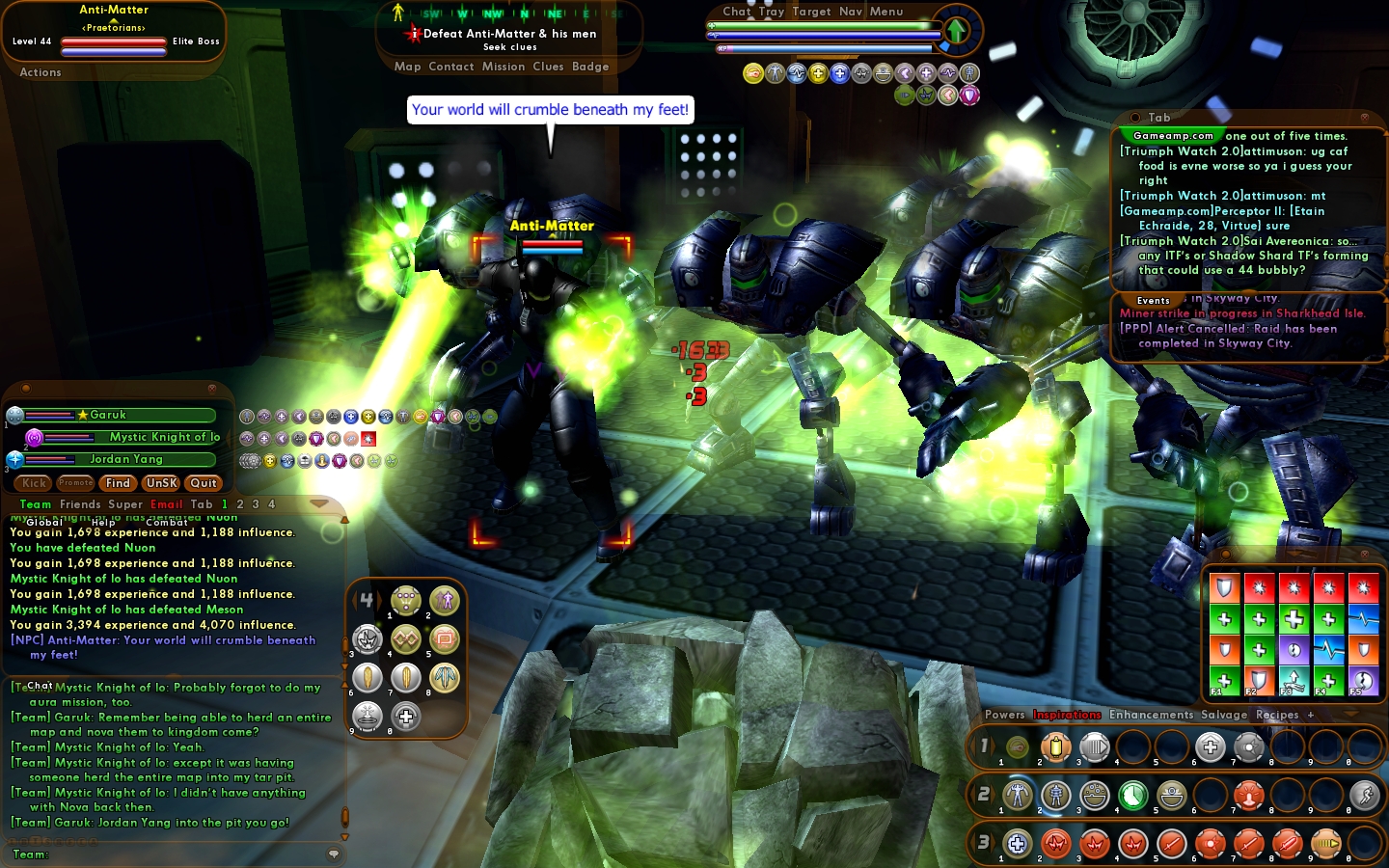
Task: Quit the team with the Quit button
Action: (x=204, y=483)
